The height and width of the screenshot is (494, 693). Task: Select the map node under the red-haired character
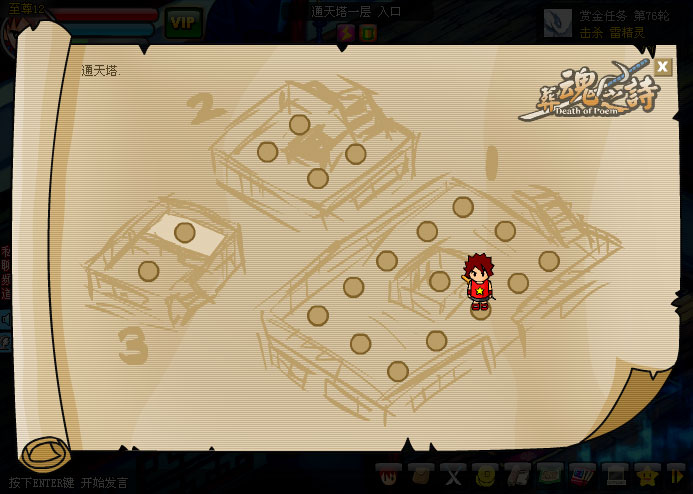coord(481,309)
